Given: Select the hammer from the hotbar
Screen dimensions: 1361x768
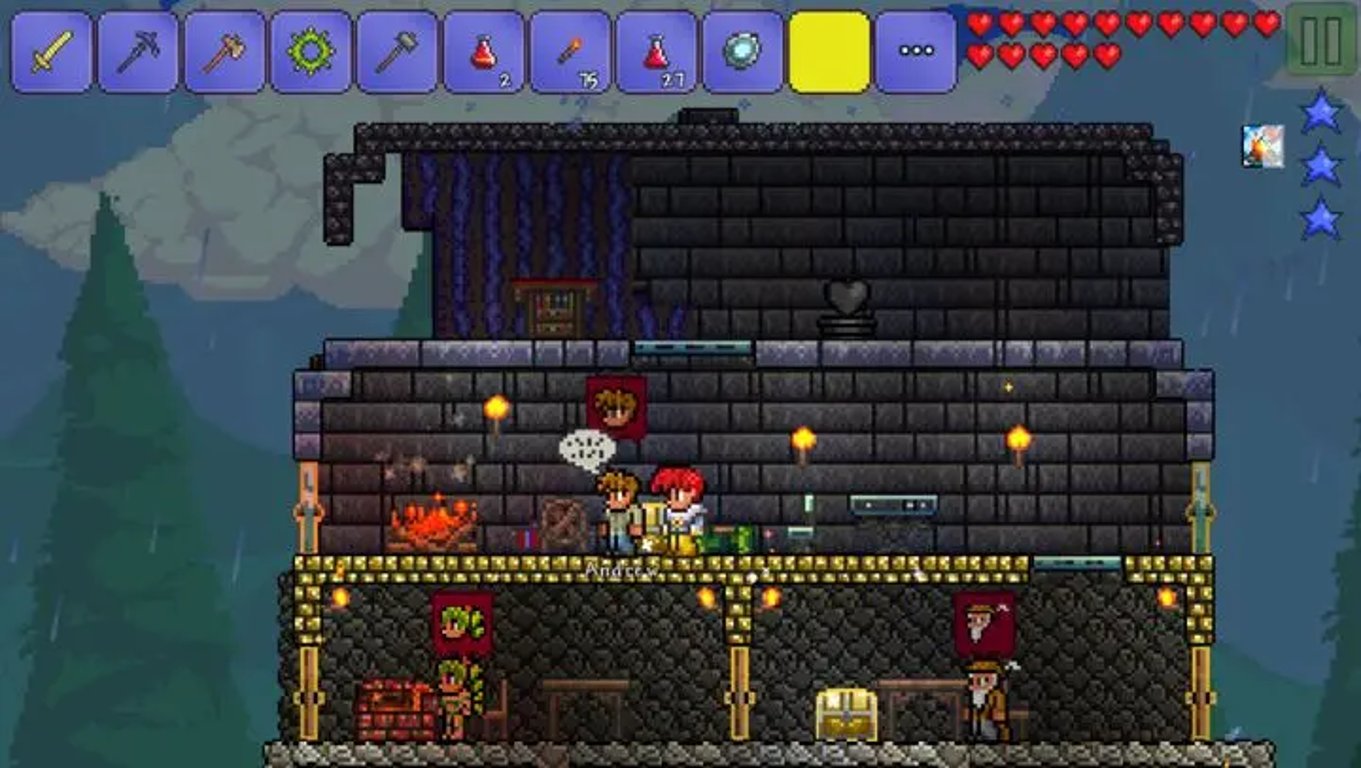Looking at the screenshot, I should [x=392, y=48].
